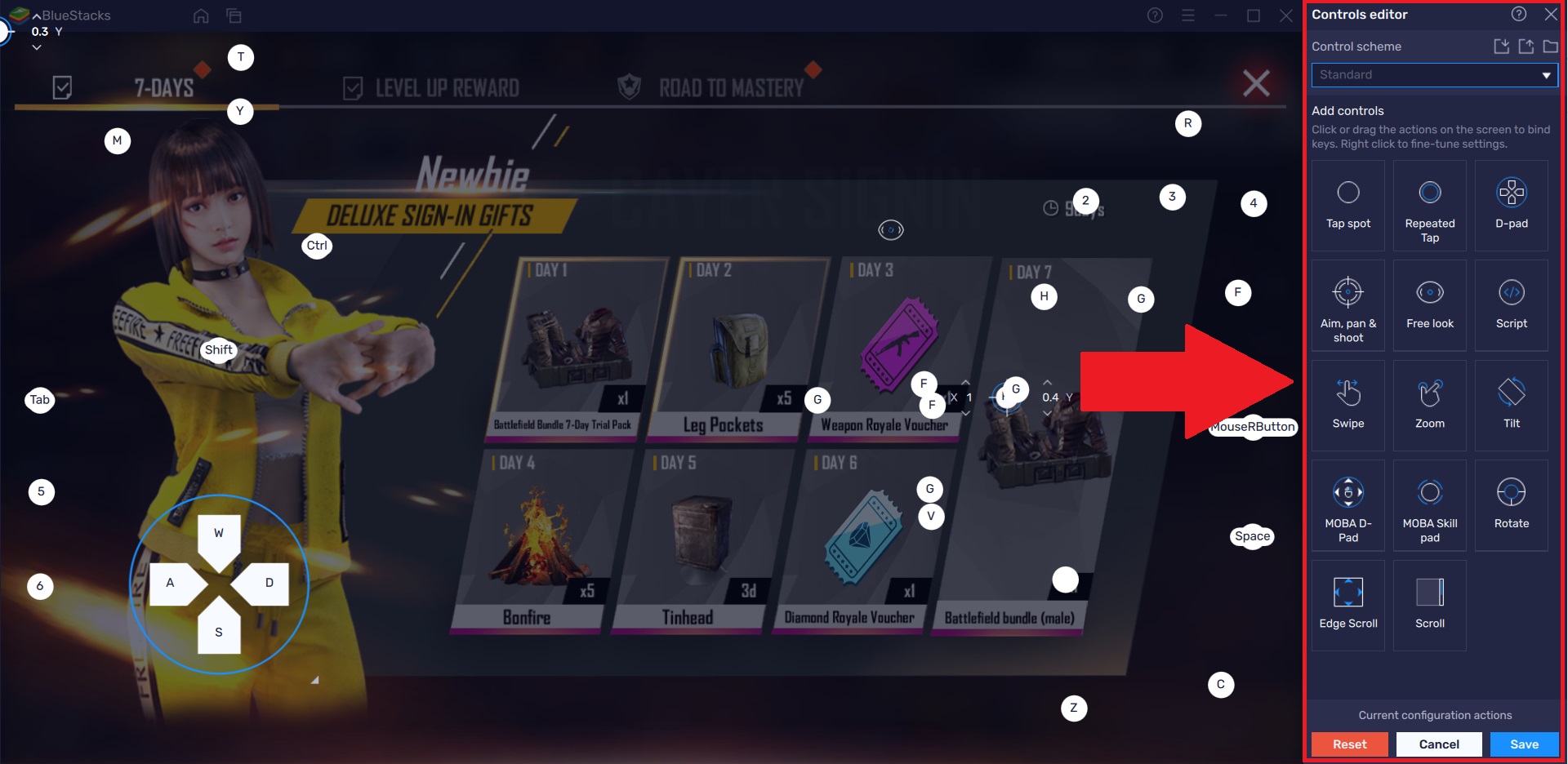This screenshot has height=764, width=1568.
Task: Select the MouseRButton binding label
Action: pos(1252,427)
